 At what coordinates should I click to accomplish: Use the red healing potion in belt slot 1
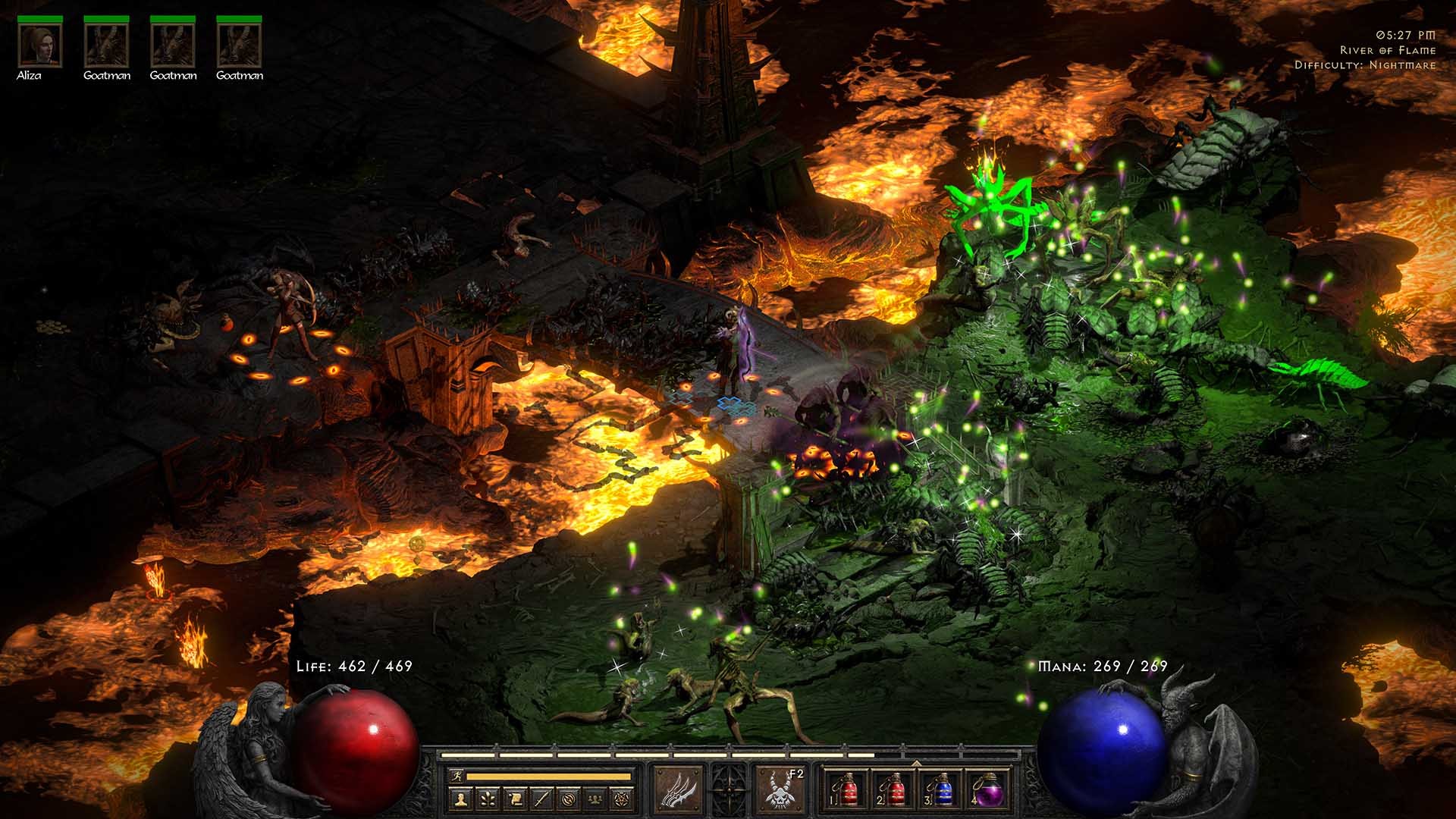[846, 789]
